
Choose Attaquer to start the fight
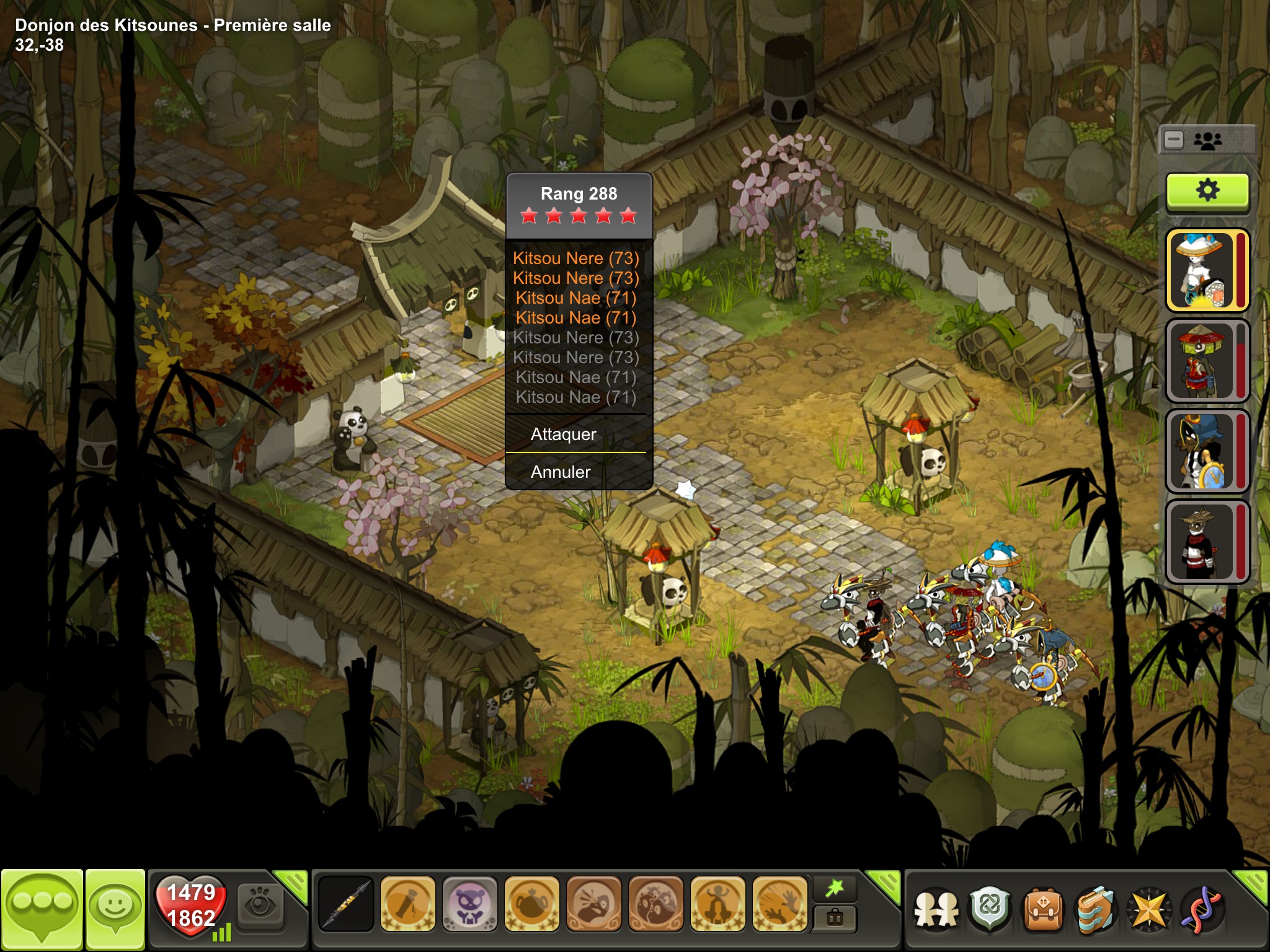[563, 434]
